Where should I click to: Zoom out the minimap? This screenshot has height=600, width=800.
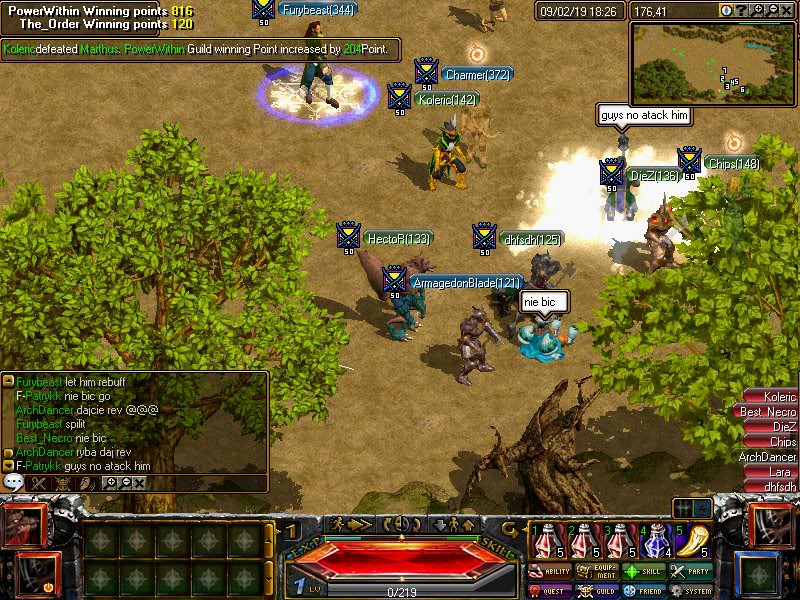pos(773,10)
